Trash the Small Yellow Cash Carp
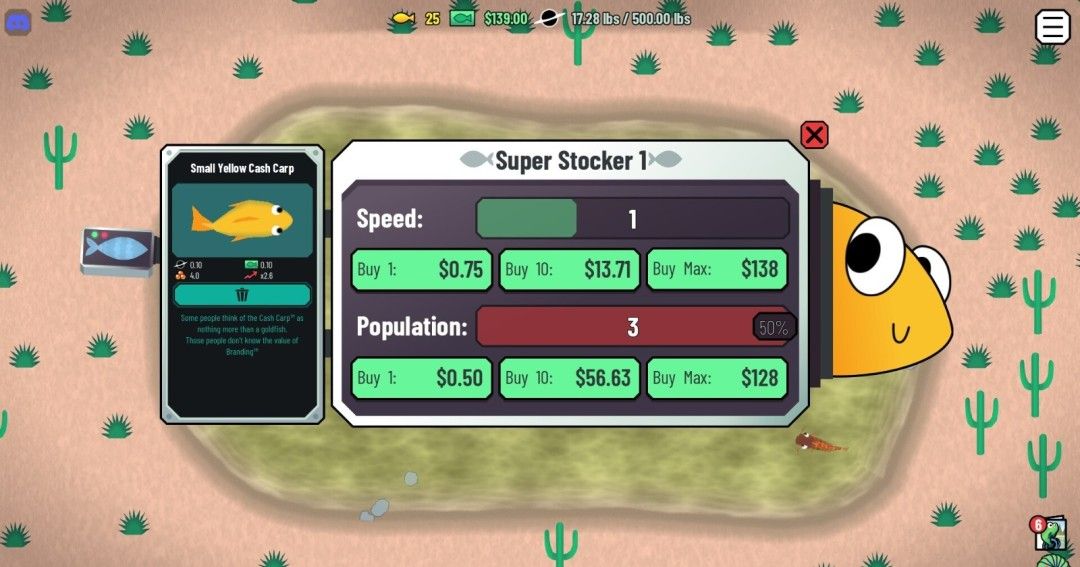The height and width of the screenshot is (567, 1080). coord(242,294)
